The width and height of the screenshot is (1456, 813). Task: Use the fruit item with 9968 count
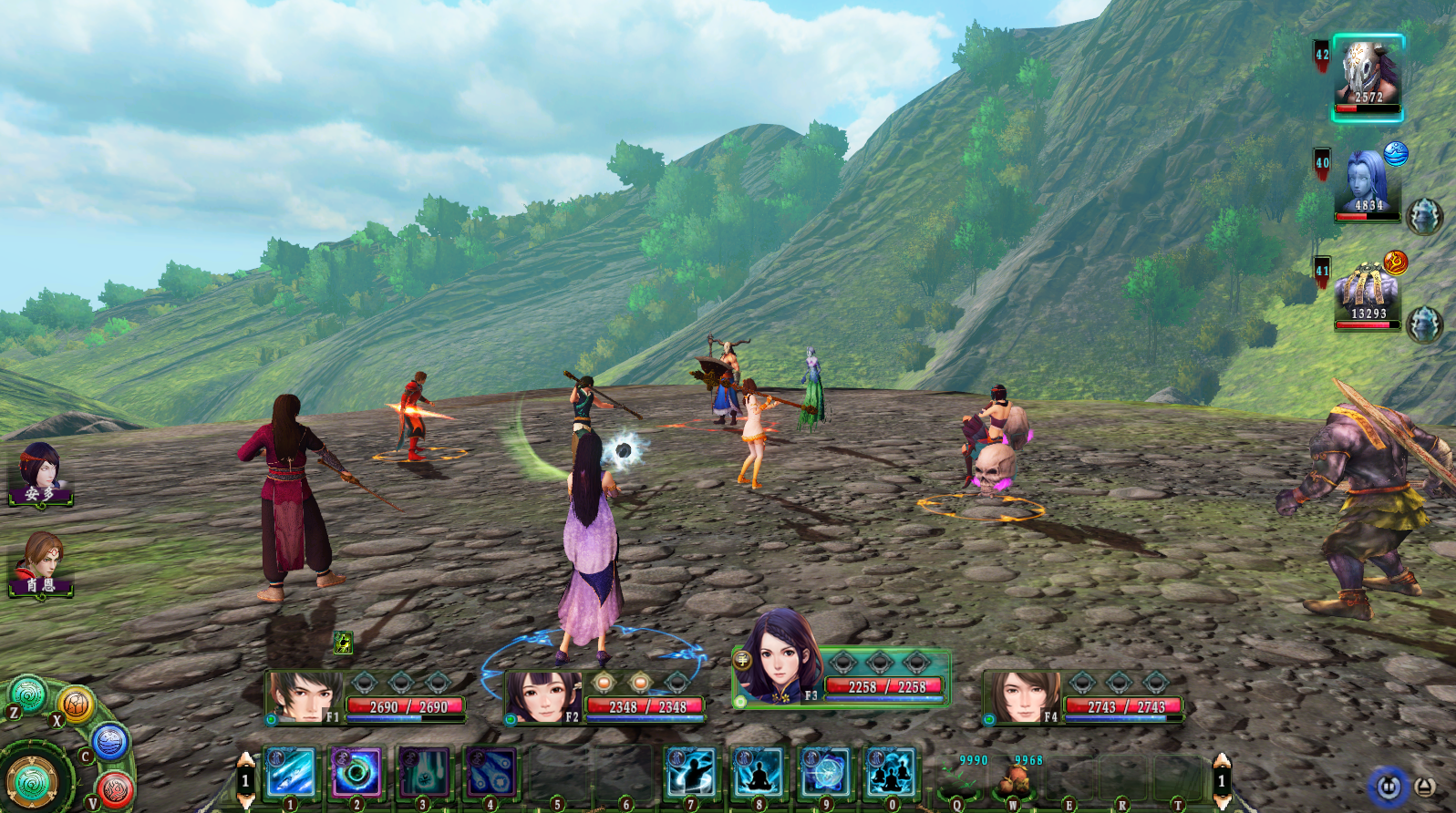point(1014,779)
